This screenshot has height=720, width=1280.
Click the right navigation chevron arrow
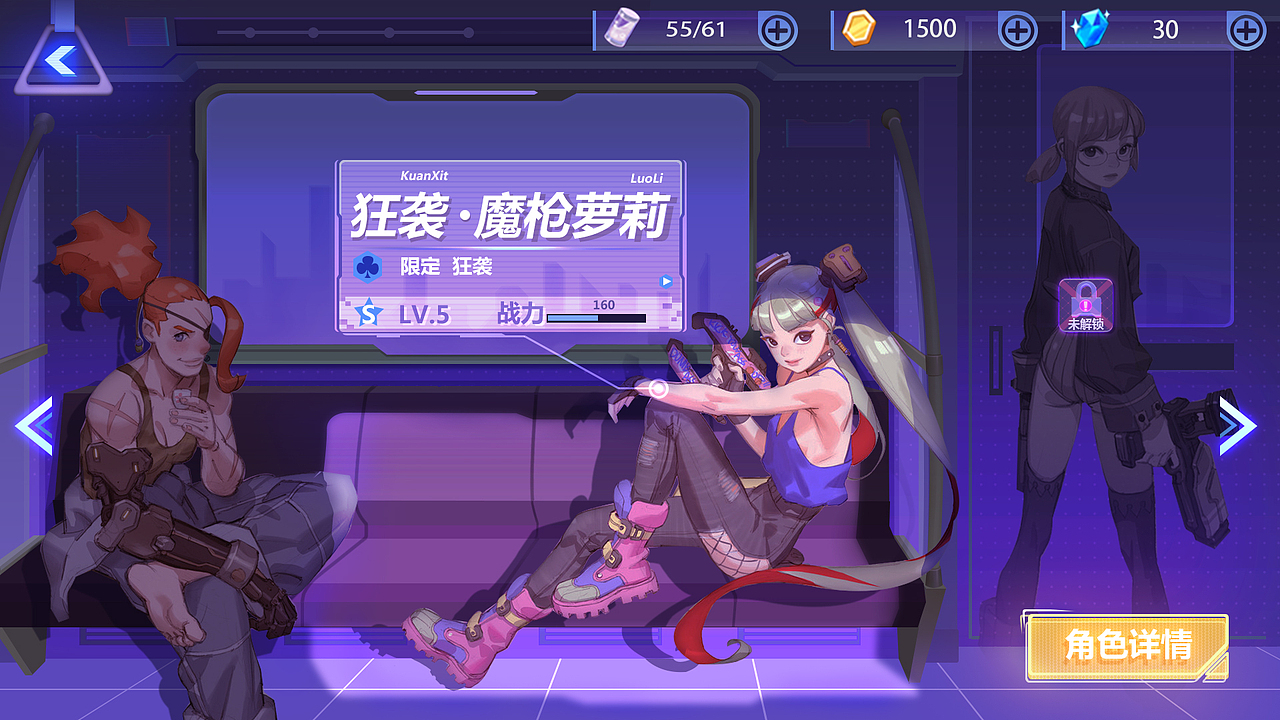click(x=1236, y=425)
